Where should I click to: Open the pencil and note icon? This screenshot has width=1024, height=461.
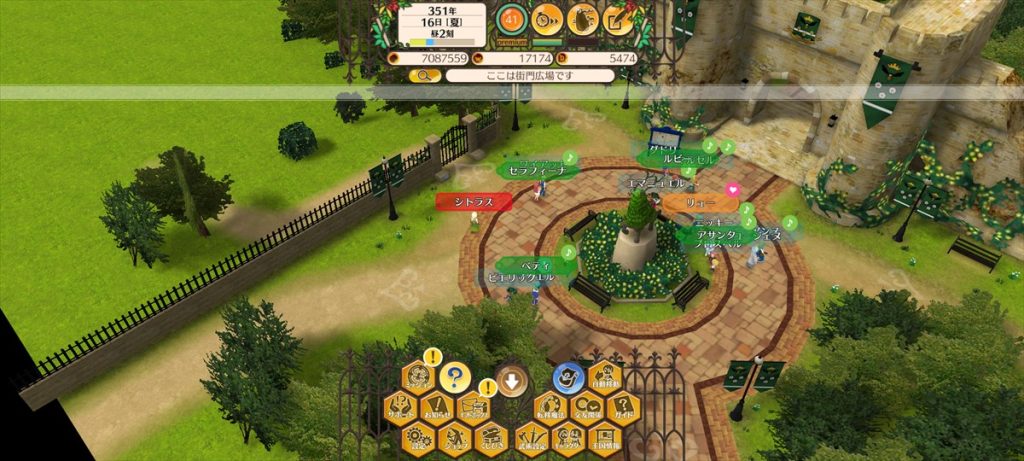pos(618,18)
